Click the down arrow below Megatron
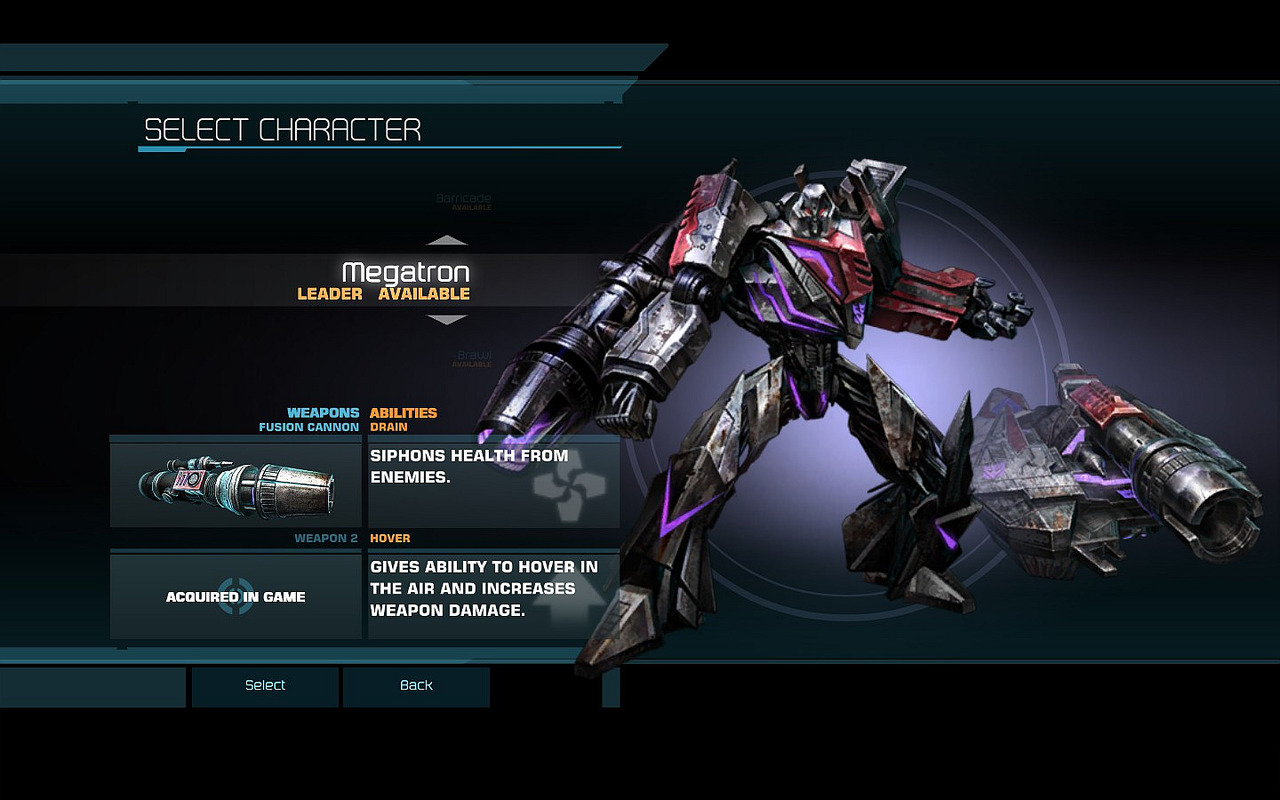This screenshot has height=800, width=1280. [x=447, y=320]
